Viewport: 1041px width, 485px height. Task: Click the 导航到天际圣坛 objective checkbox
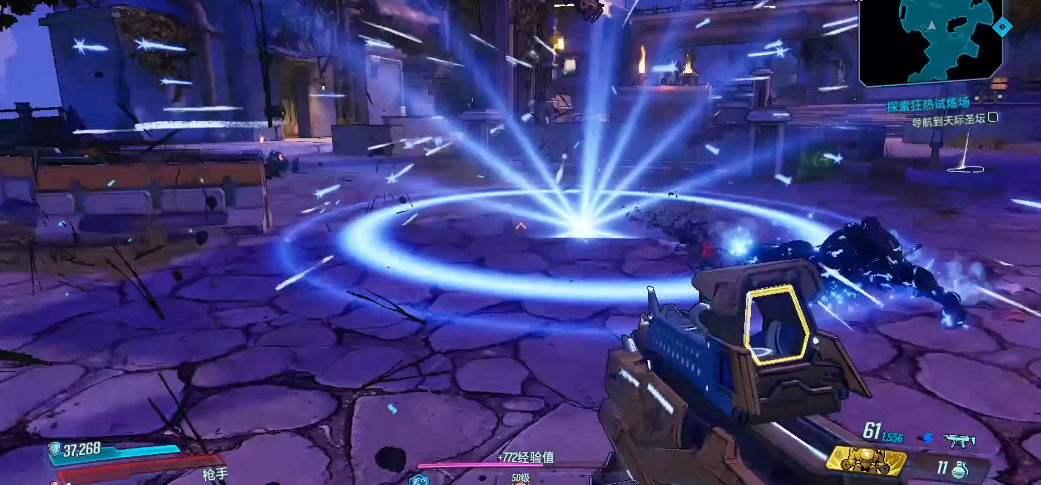tap(993, 118)
